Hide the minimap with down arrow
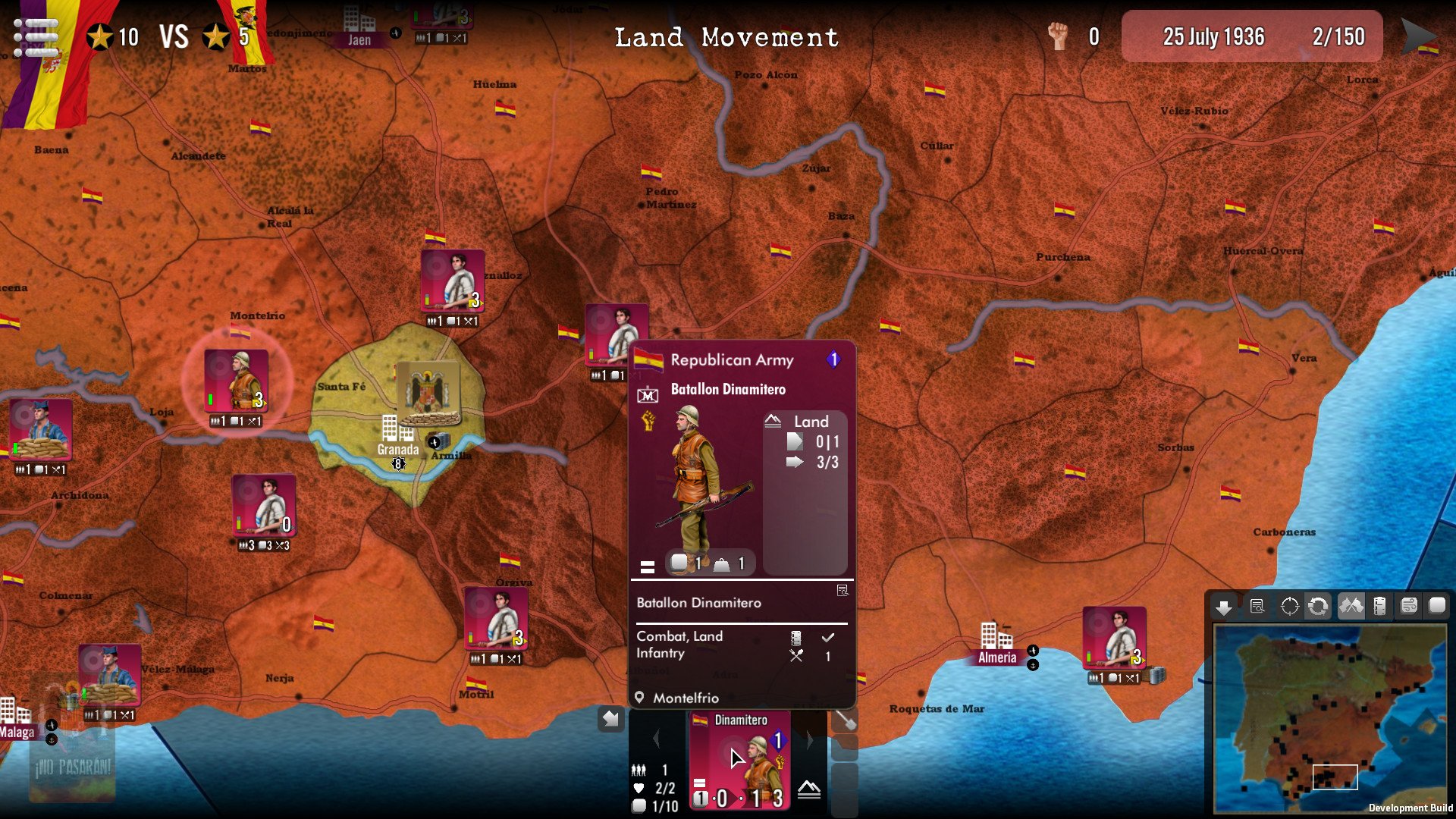This screenshot has height=819, width=1456. tap(1223, 607)
